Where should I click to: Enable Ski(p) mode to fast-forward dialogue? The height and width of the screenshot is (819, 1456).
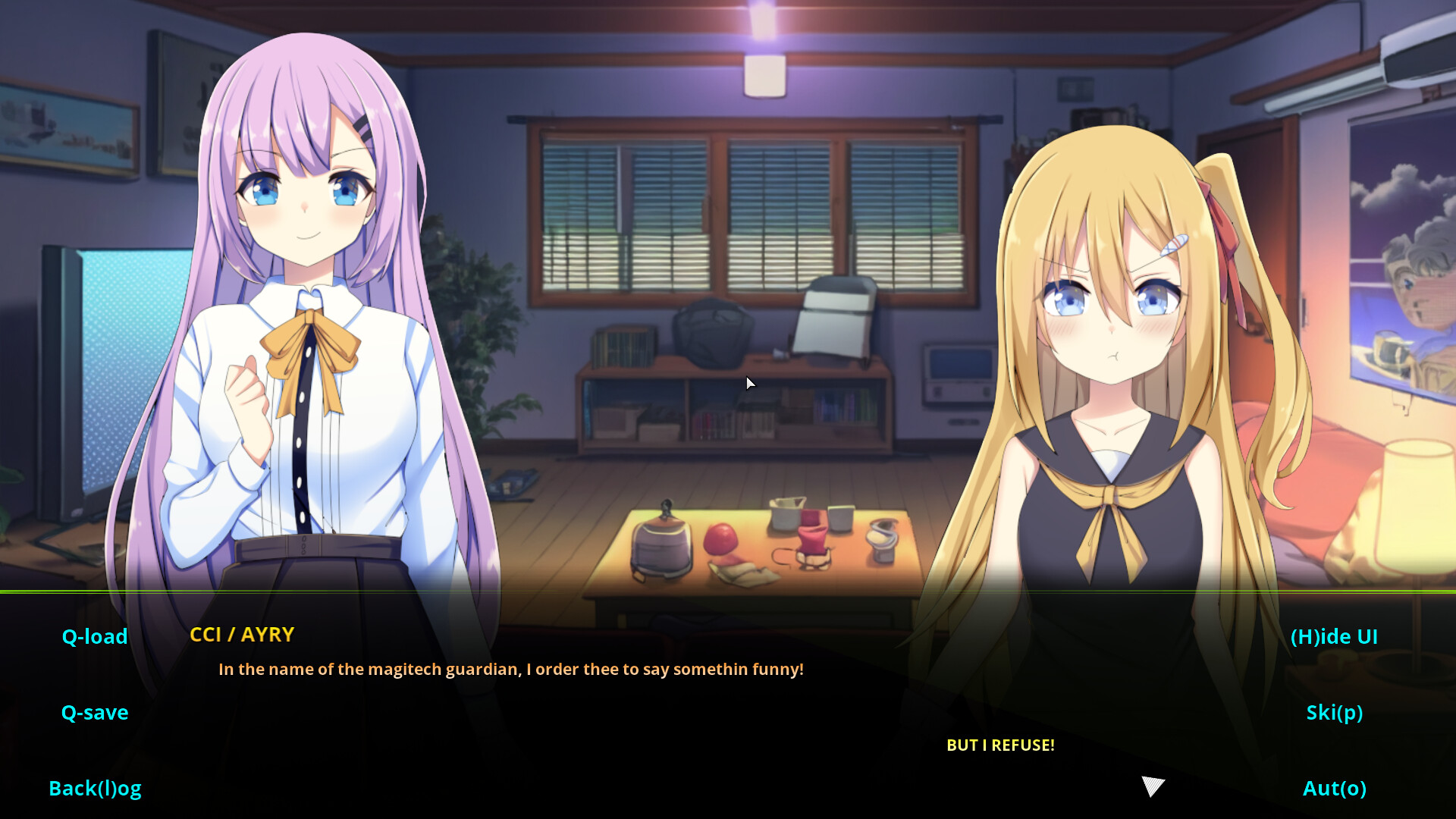[x=1334, y=712]
